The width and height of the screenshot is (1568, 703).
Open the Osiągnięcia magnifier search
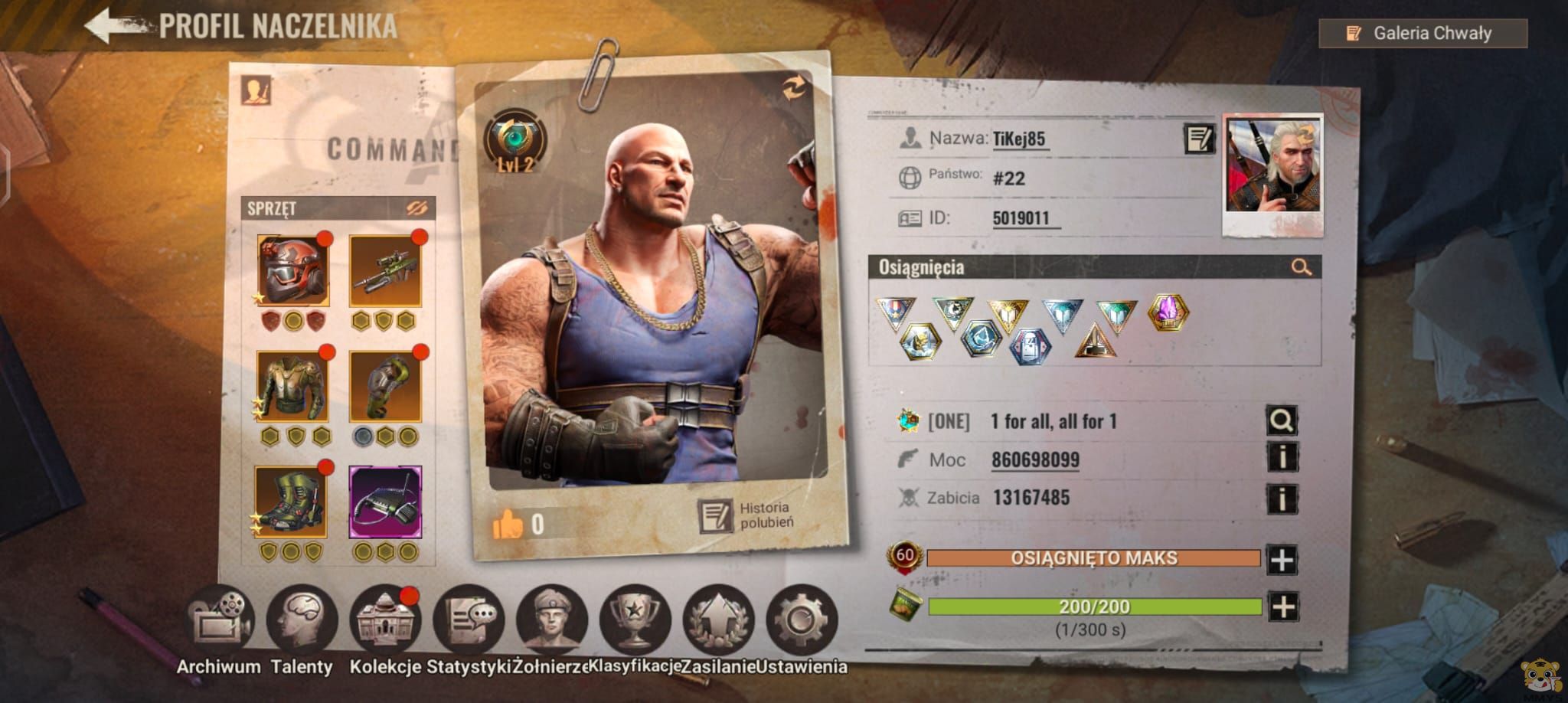click(1301, 267)
